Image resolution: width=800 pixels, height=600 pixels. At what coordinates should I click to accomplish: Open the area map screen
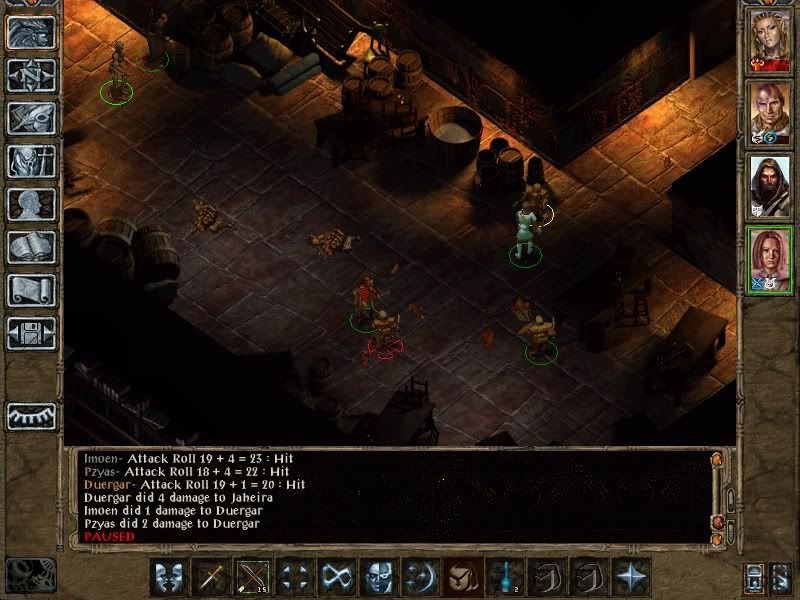coord(32,75)
